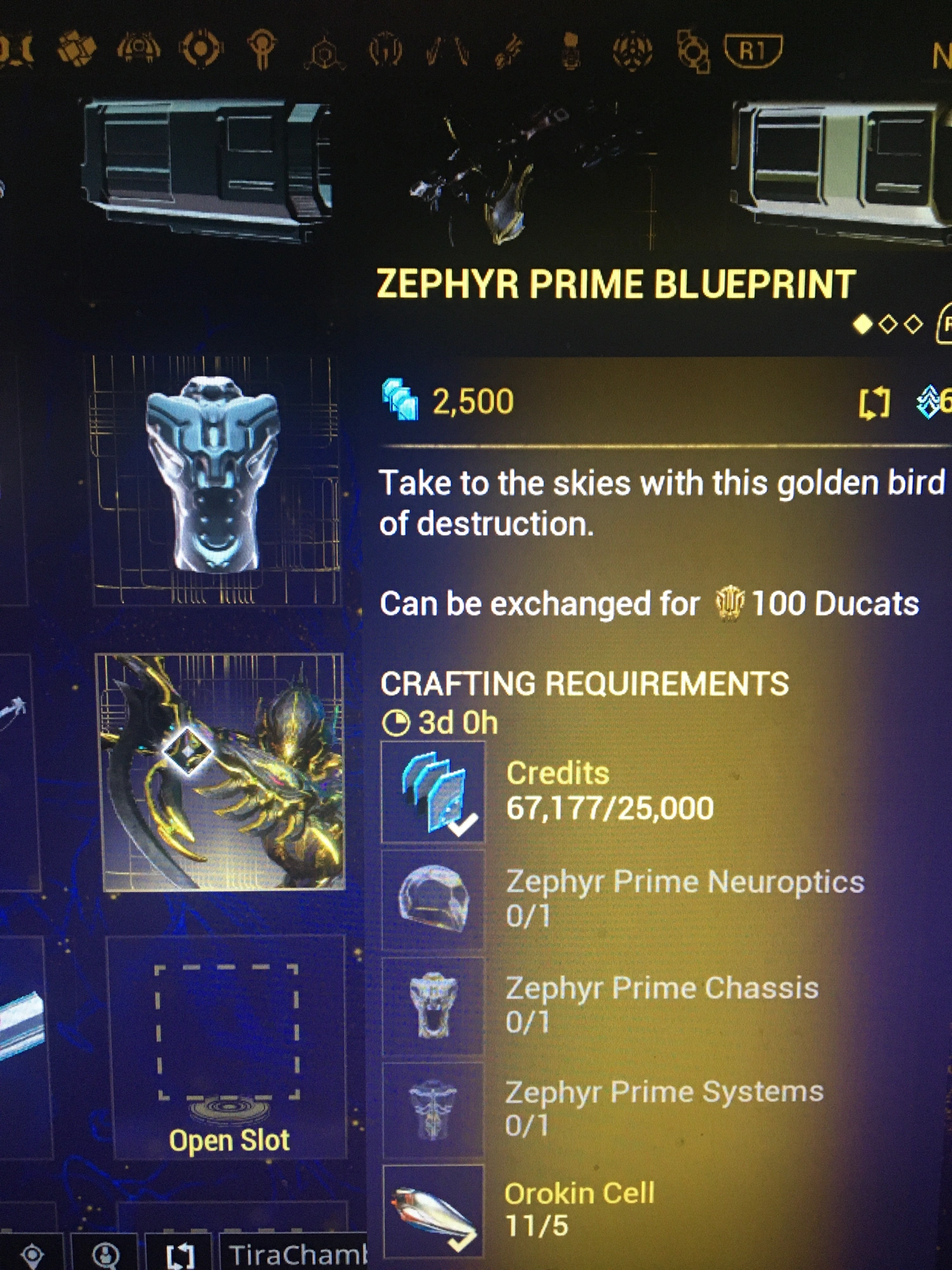This screenshot has width=952, height=1270.
Task: Select the Zephyr Prime Chassis thumbnail in the grid
Action: coord(216,483)
